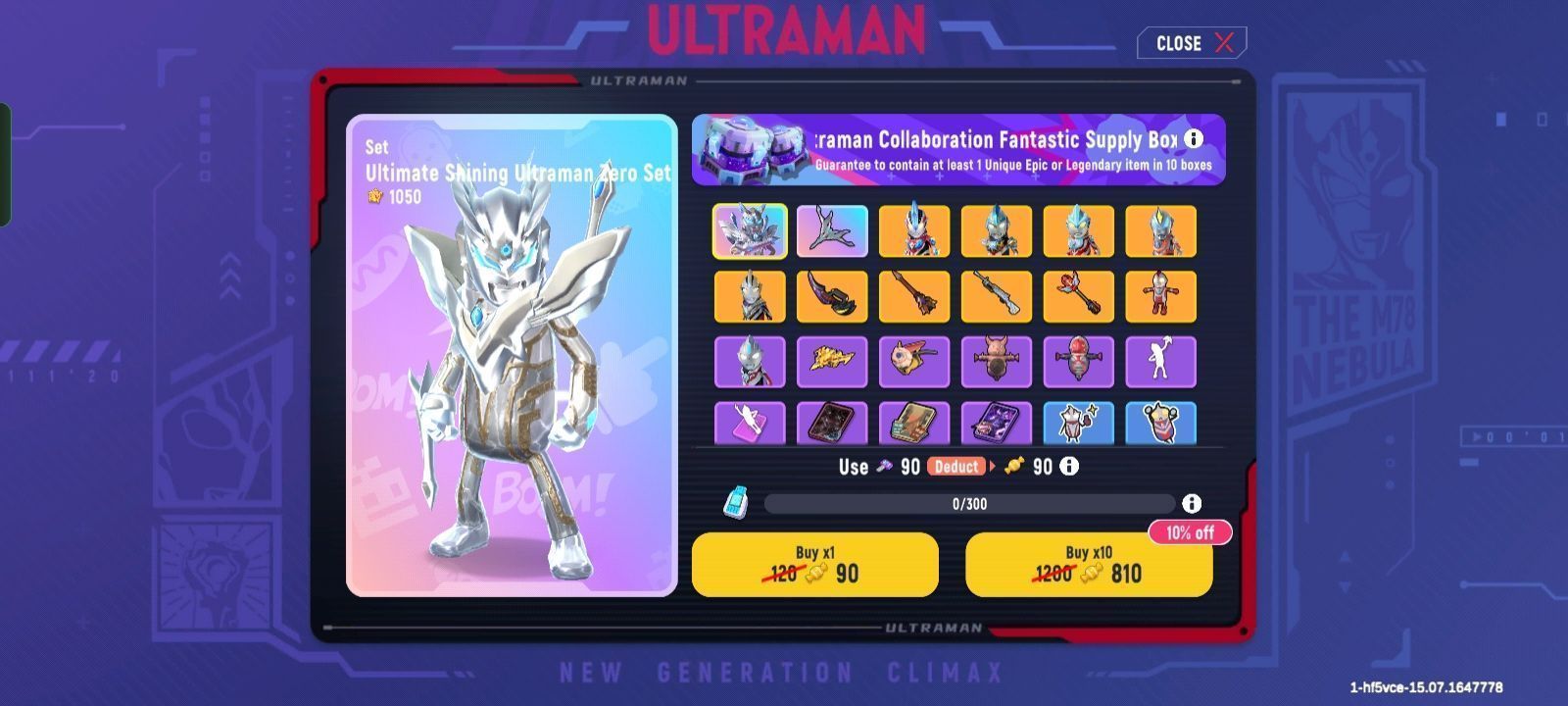
Task: Select the Ultraman on purple background
Action: (750, 361)
